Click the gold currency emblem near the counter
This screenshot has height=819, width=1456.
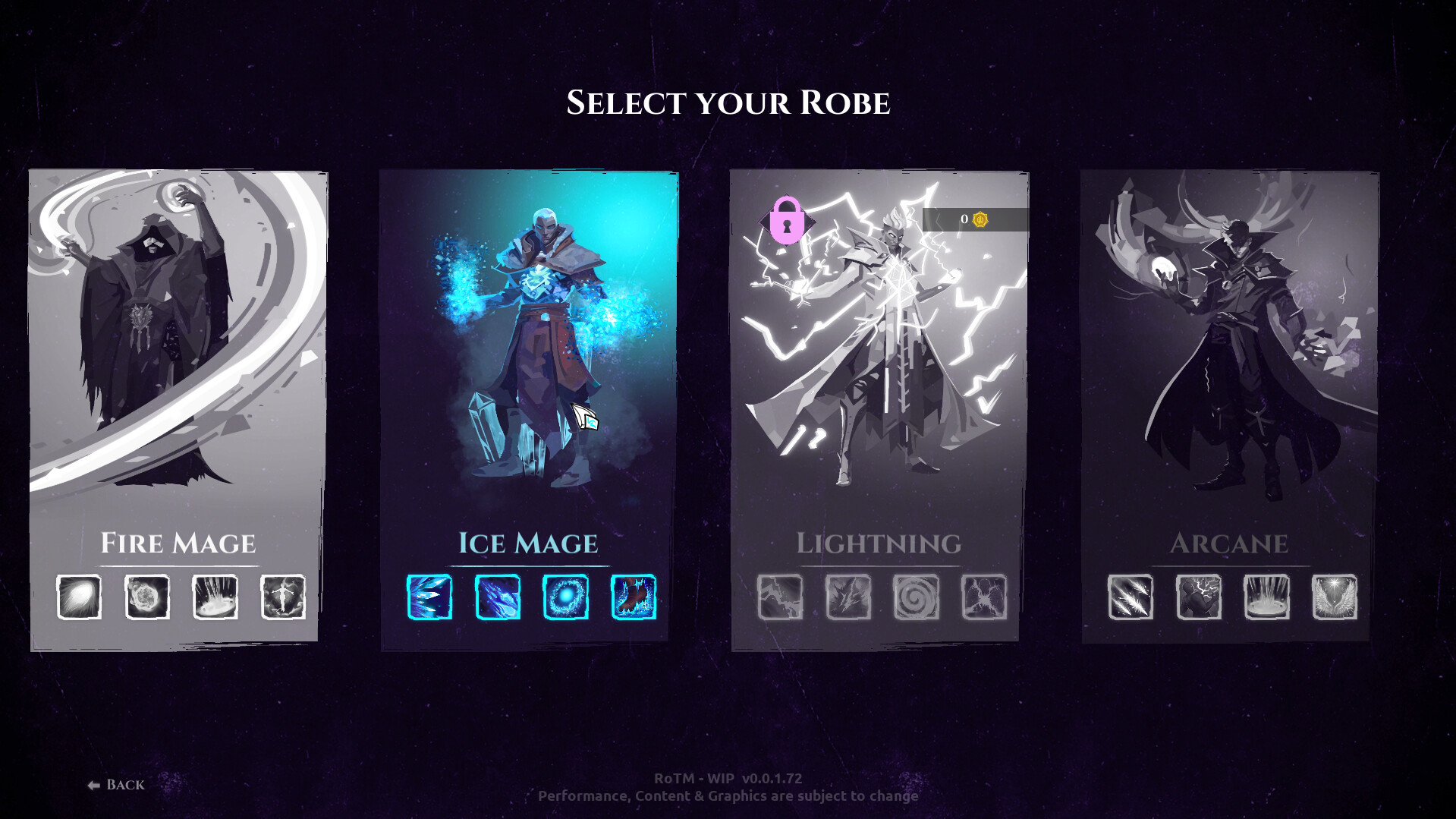click(x=979, y=219)
